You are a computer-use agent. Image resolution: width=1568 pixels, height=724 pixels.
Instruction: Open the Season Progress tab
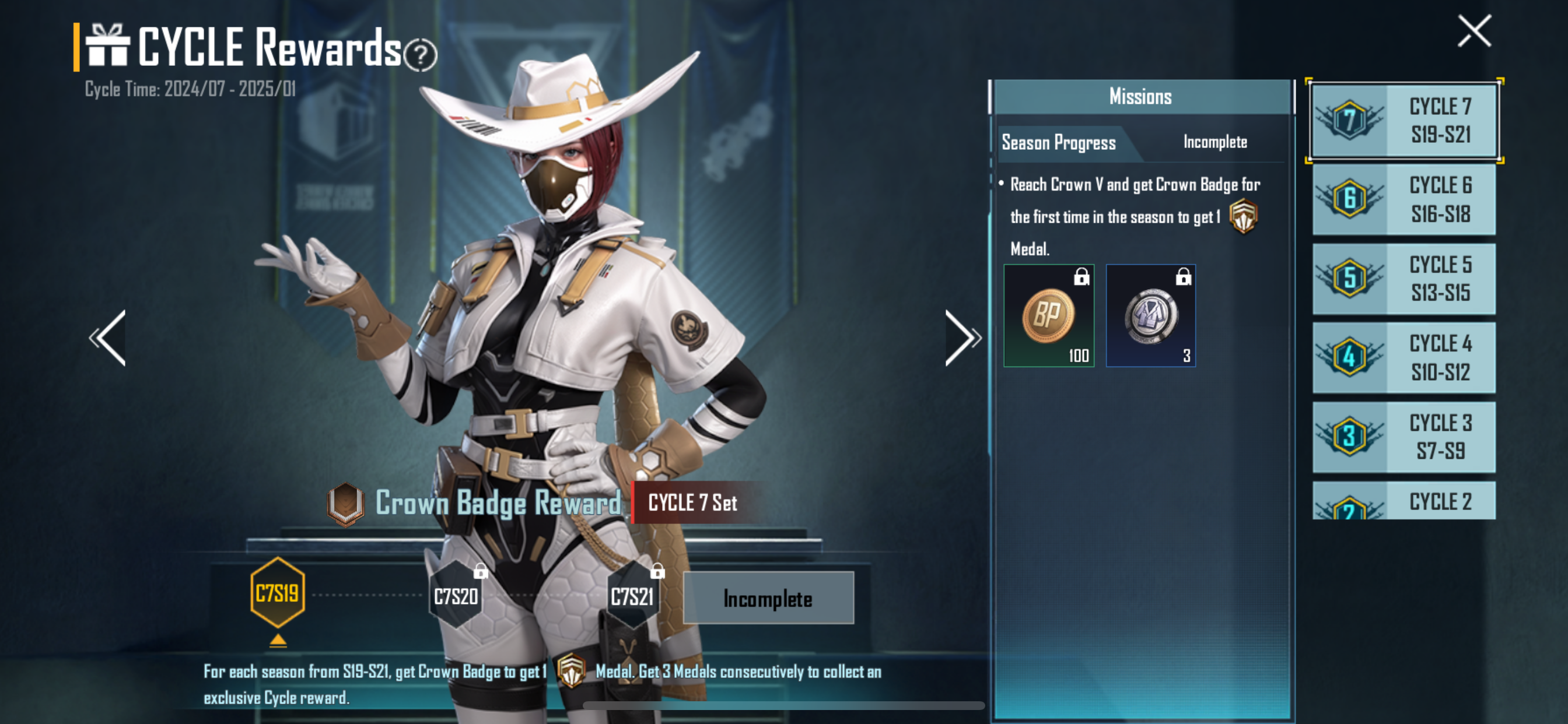[x=1059, y=143]
